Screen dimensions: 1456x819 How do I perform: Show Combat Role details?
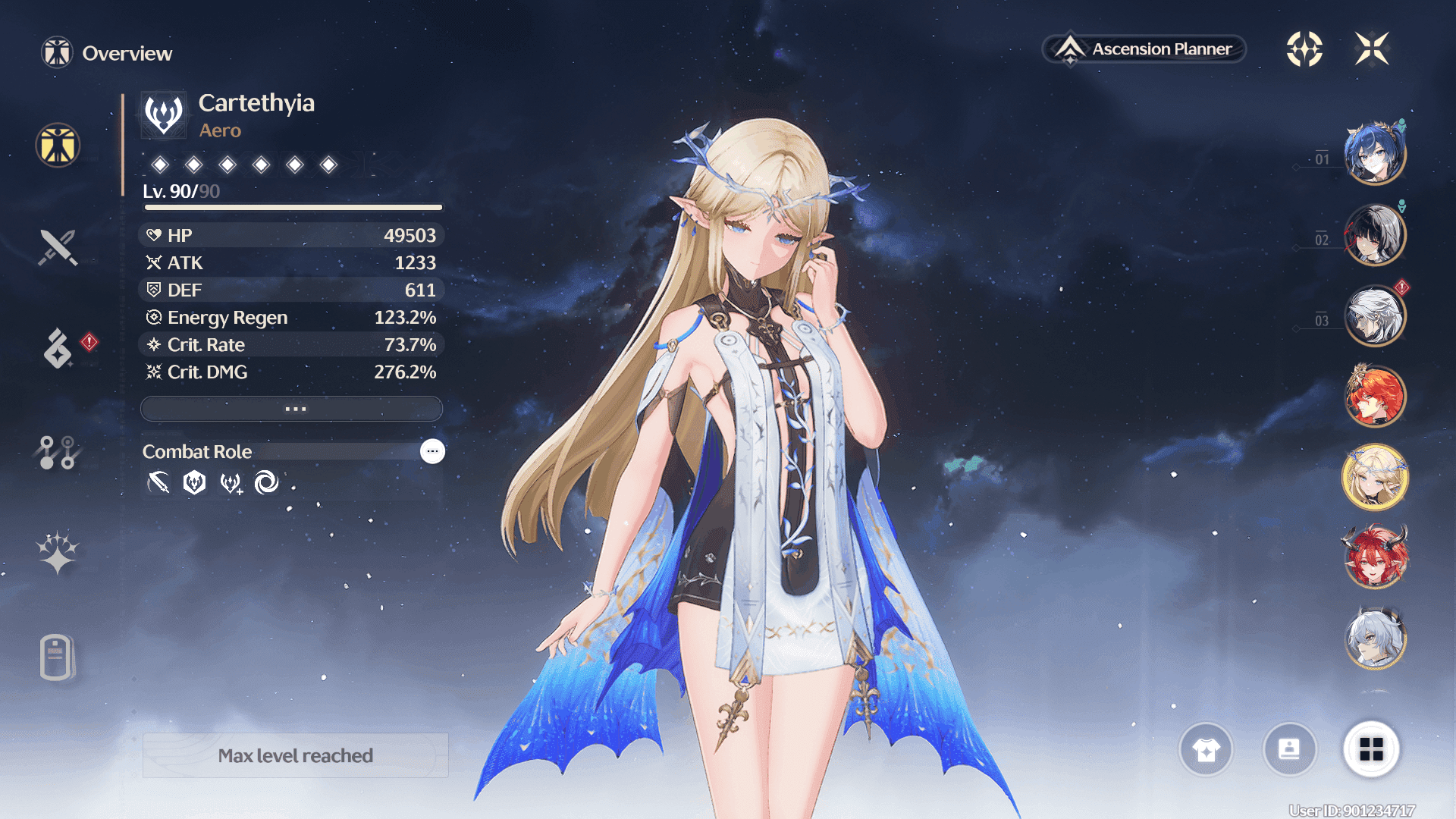[x=432, y=451]
